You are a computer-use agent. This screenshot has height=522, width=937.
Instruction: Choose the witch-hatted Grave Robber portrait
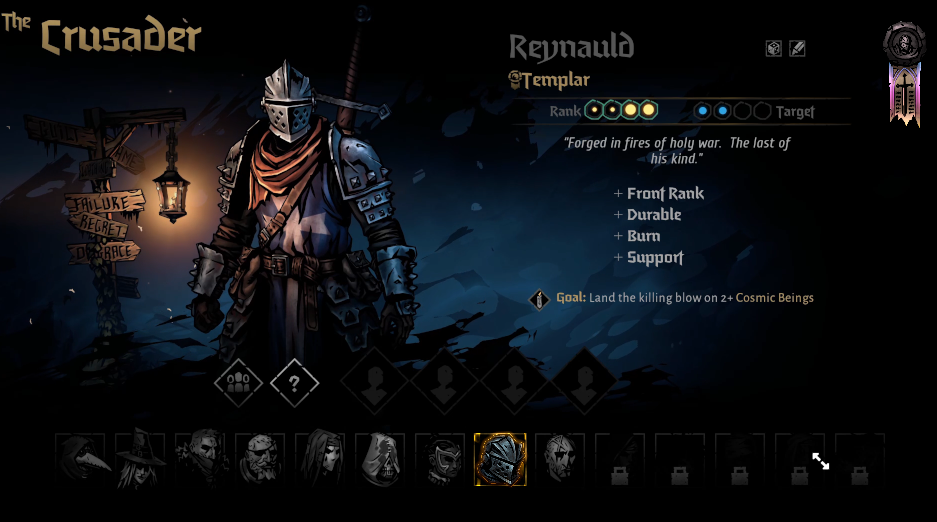(x=140, y=459)
